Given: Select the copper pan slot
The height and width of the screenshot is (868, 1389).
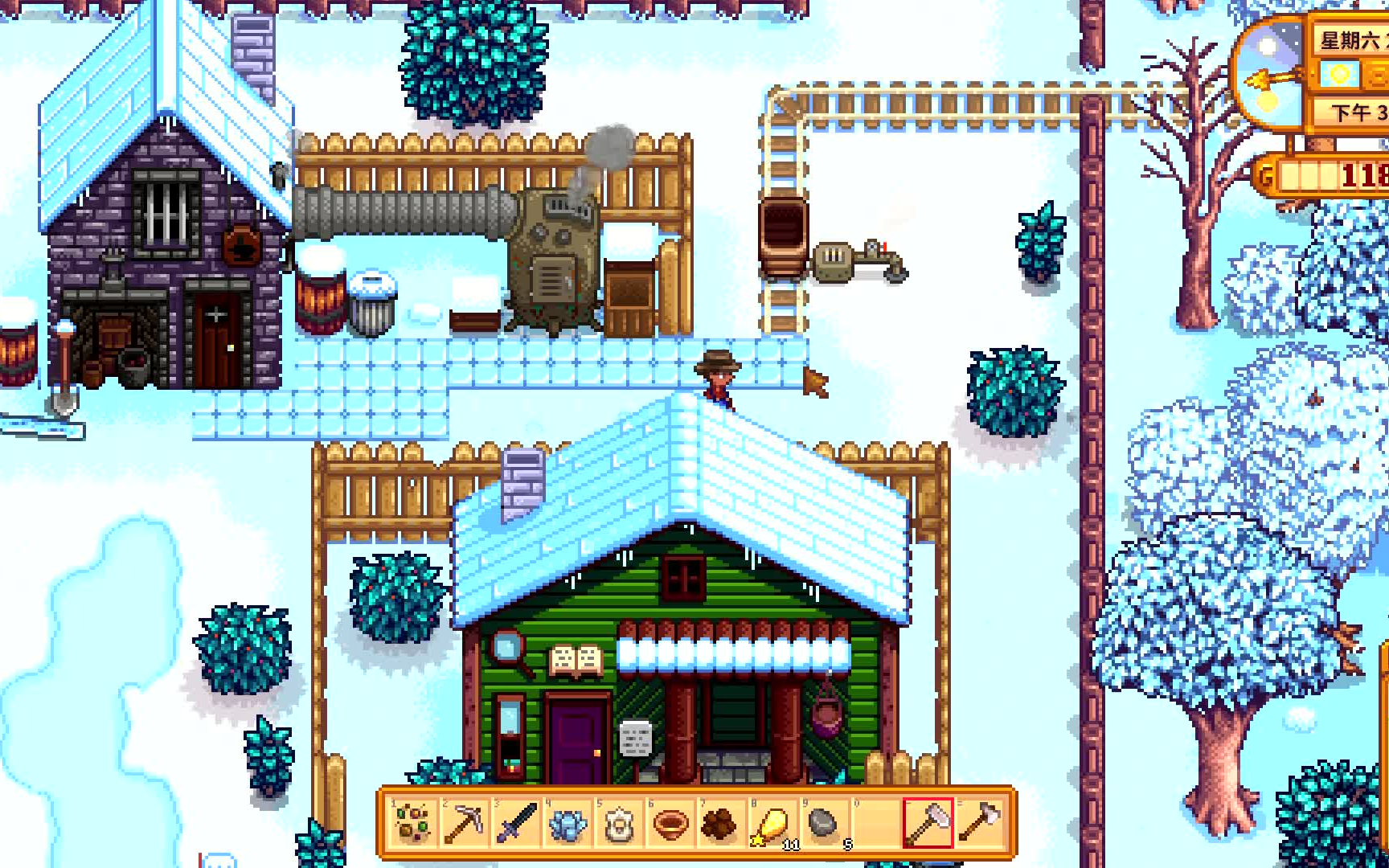Looking at the screenshot, I should coord(670,823).
